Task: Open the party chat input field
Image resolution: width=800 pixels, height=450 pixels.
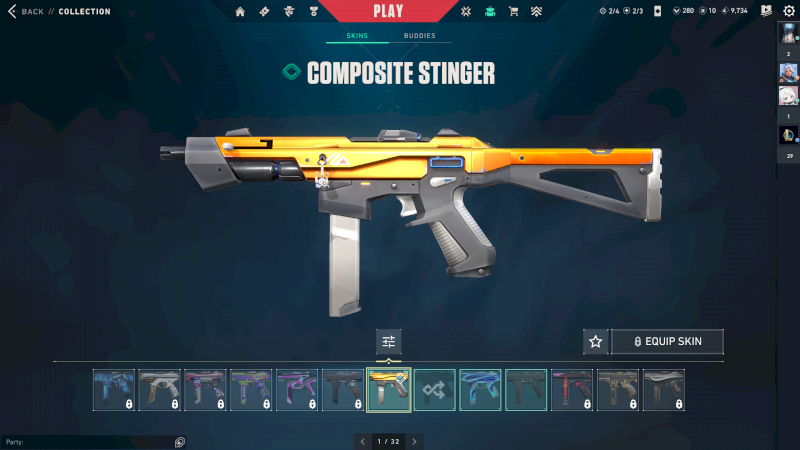Action: [x=90, y=441]
